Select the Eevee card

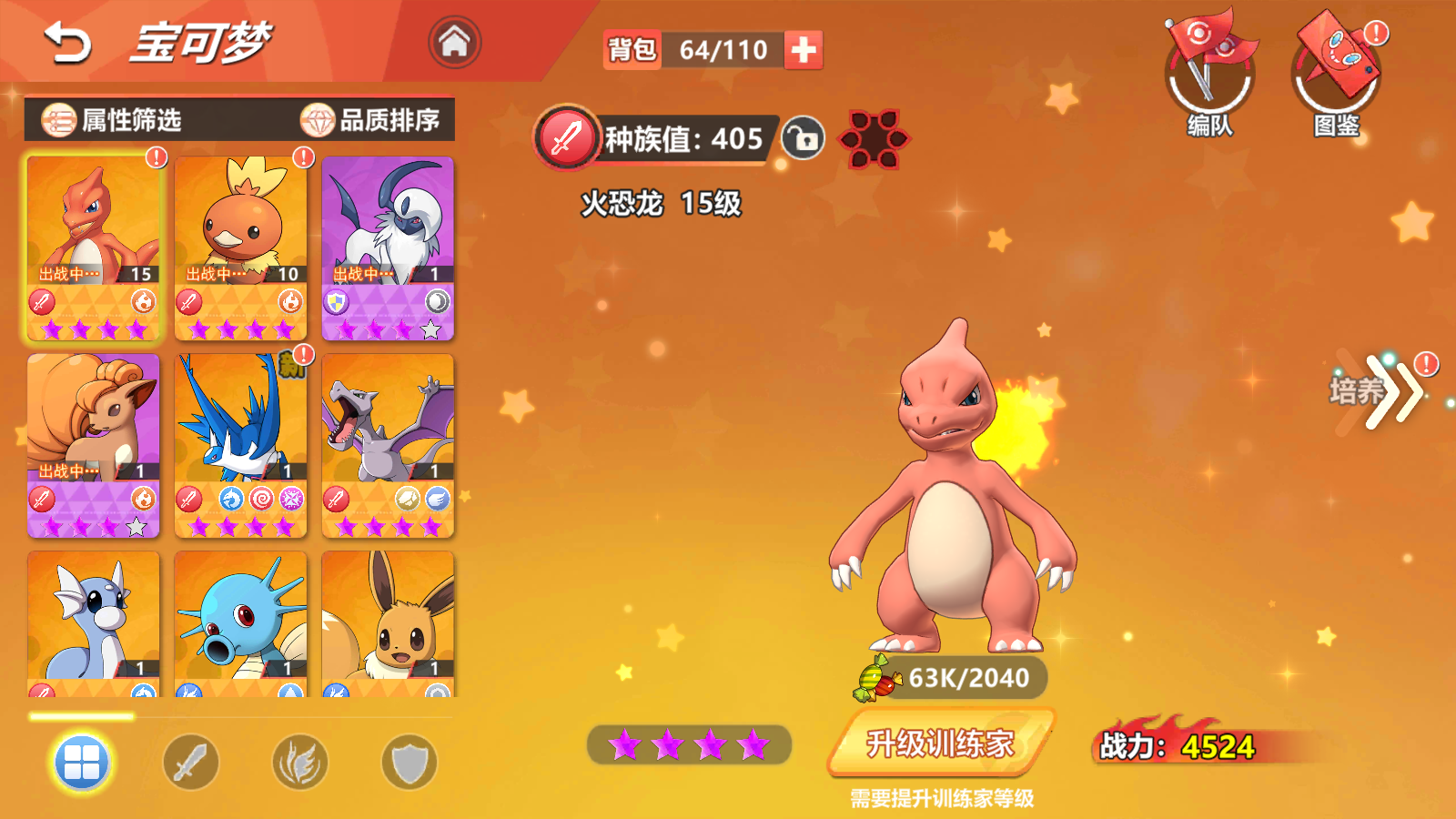(388, 623)
